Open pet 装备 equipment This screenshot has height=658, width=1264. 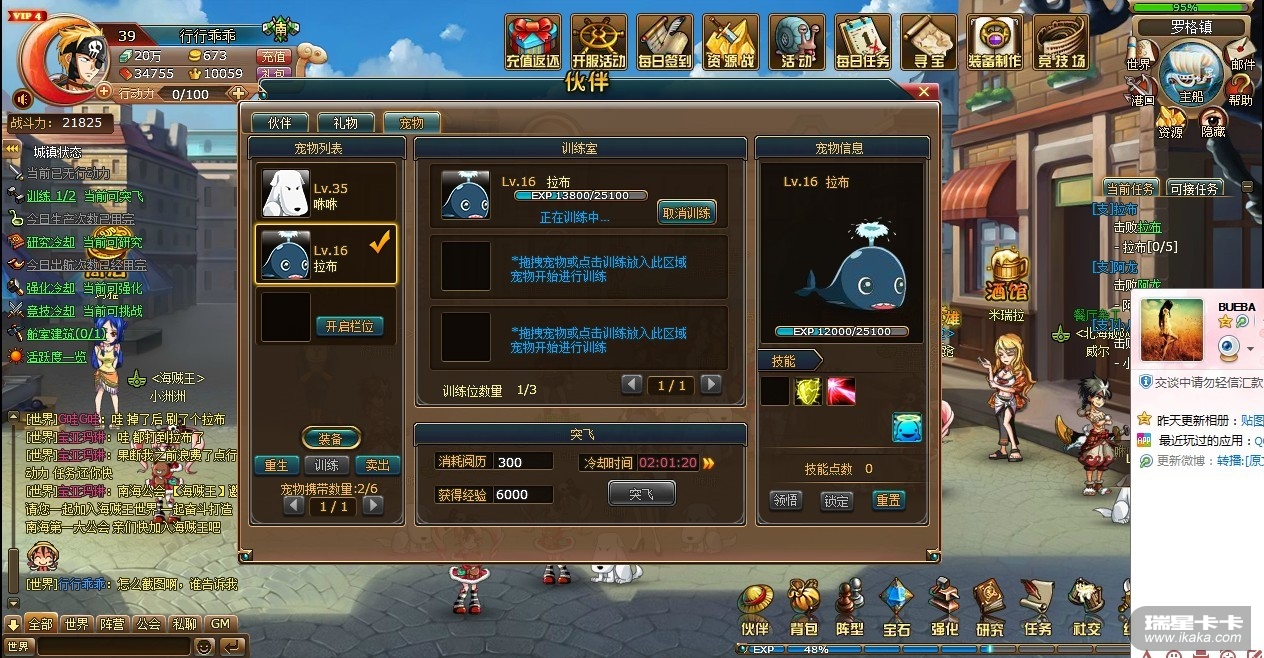click(330, 439)
